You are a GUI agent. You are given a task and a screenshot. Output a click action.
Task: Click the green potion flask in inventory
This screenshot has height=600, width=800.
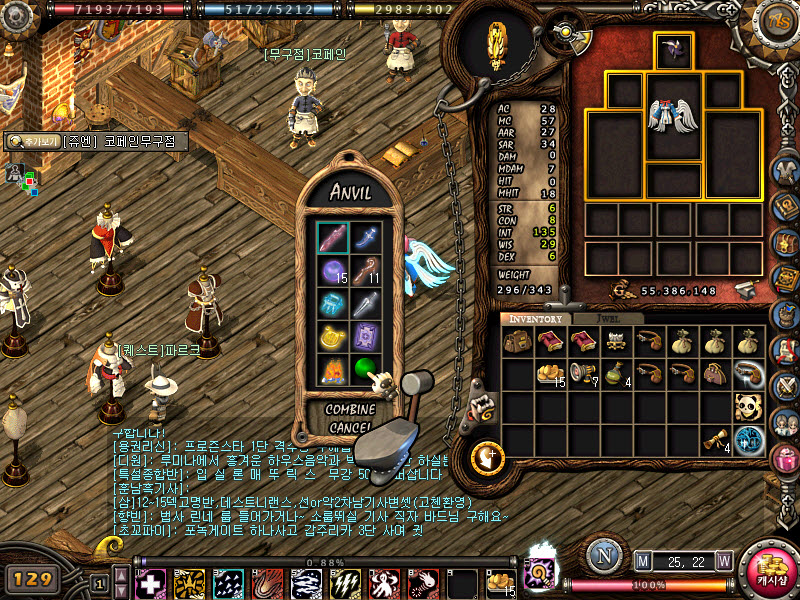coord(616,374)
